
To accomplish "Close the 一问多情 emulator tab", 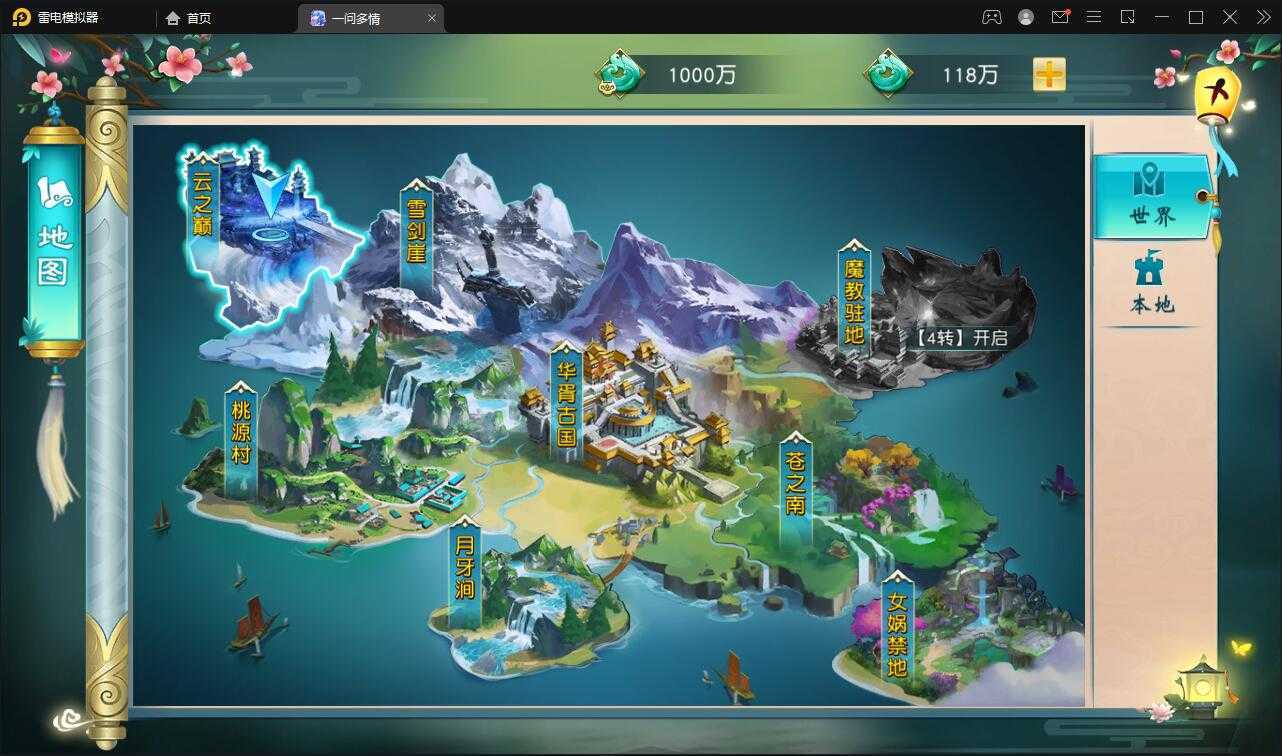I will [x=432, y=18].
